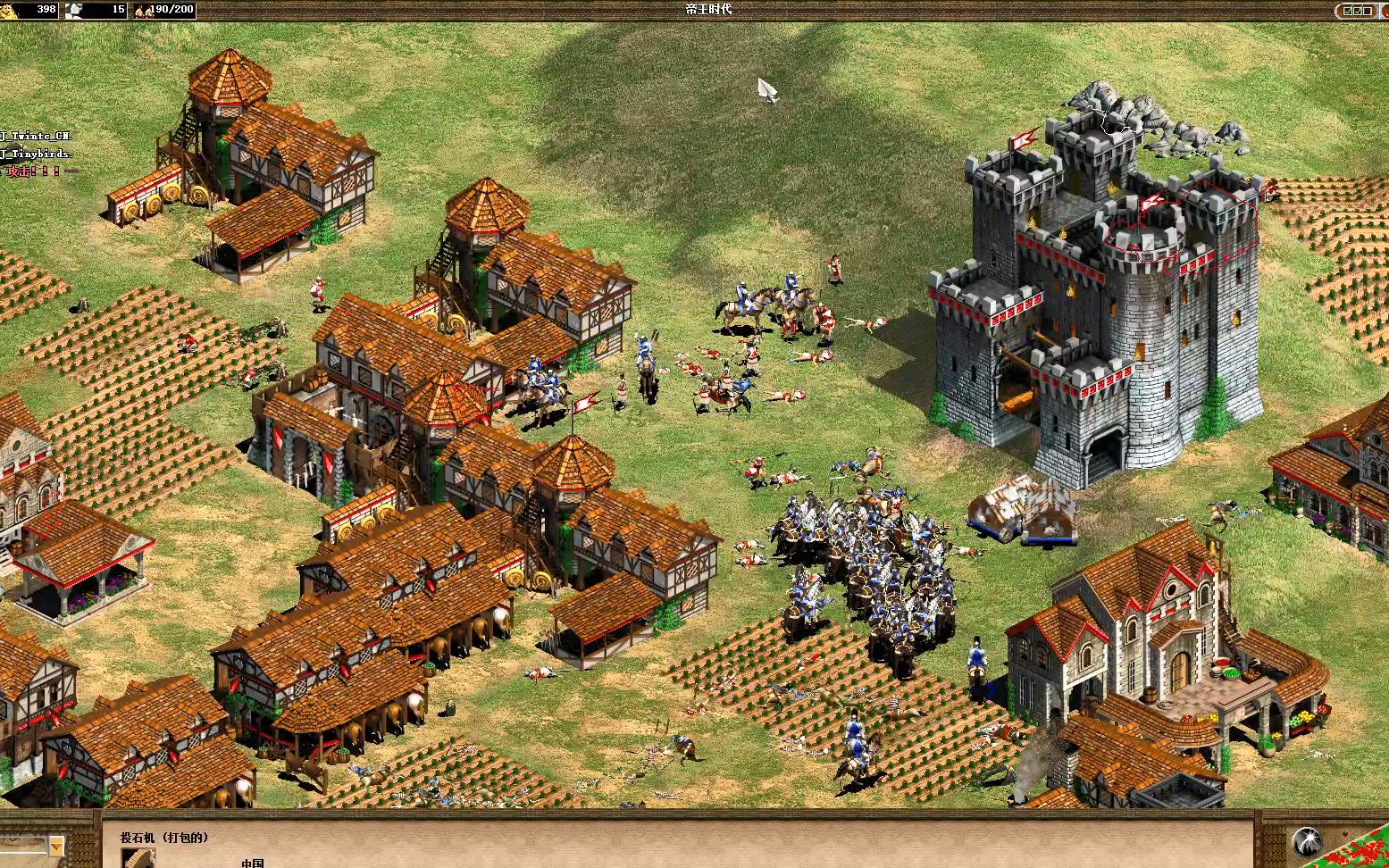The width and height of the screenshot is (1389, 868).
Task: Select the packed trebuchet unit portrait
Action: pos(138,858)
